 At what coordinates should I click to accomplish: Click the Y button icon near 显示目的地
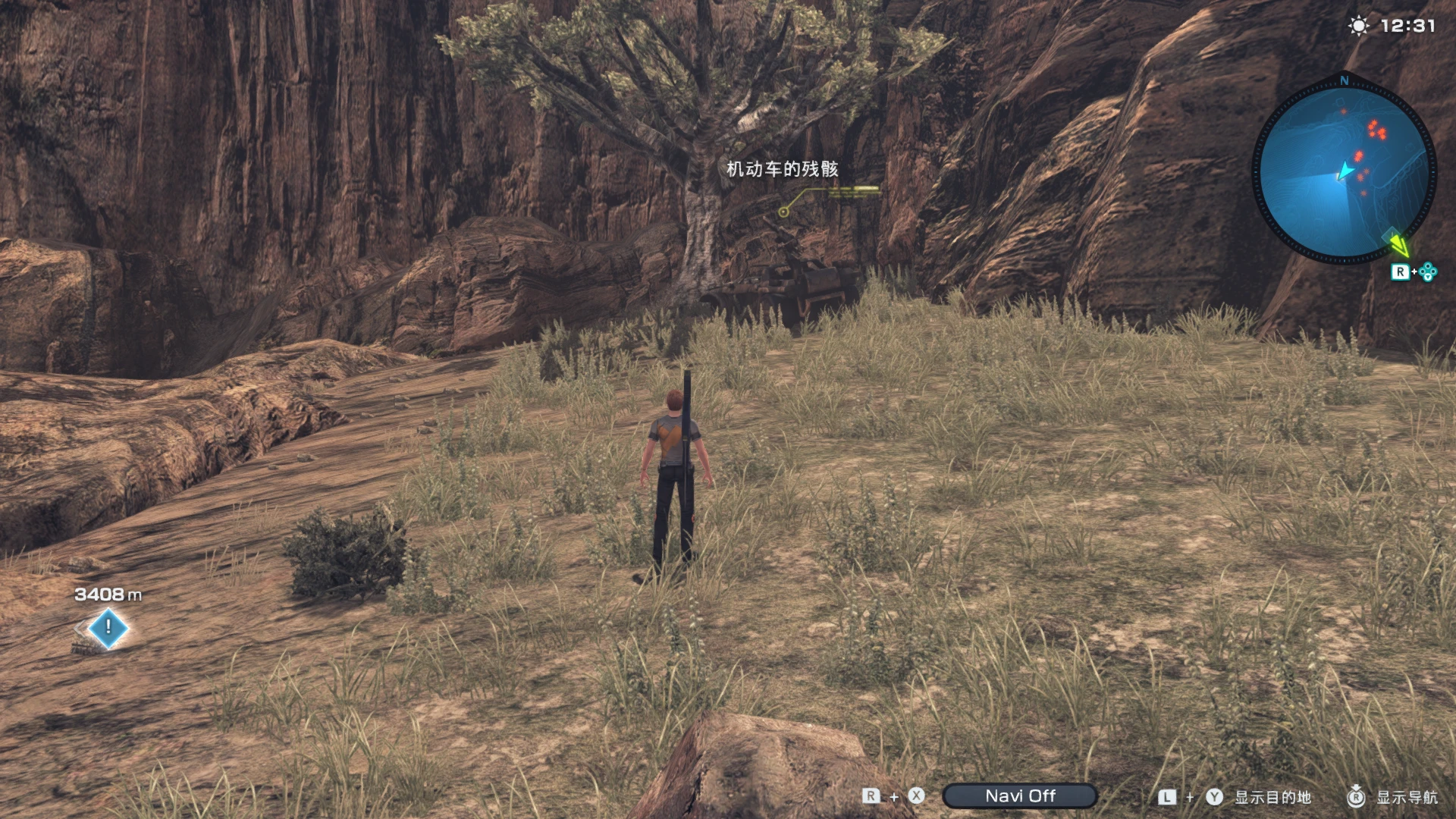tap(1214, 797)
